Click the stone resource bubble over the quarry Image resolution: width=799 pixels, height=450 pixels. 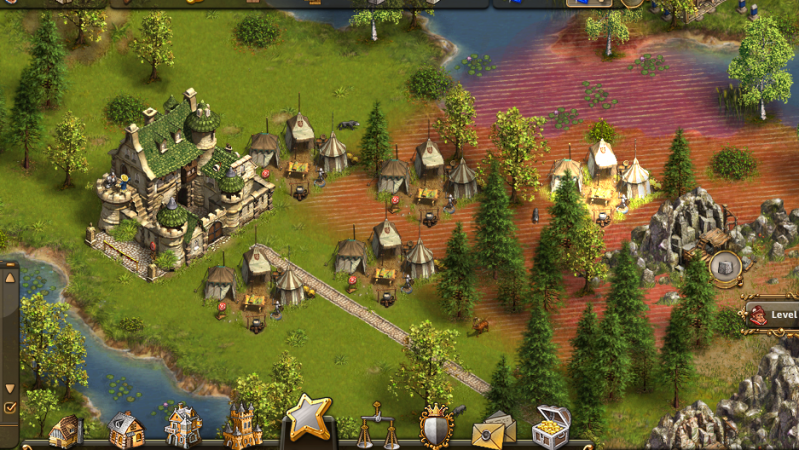(725, 266)
